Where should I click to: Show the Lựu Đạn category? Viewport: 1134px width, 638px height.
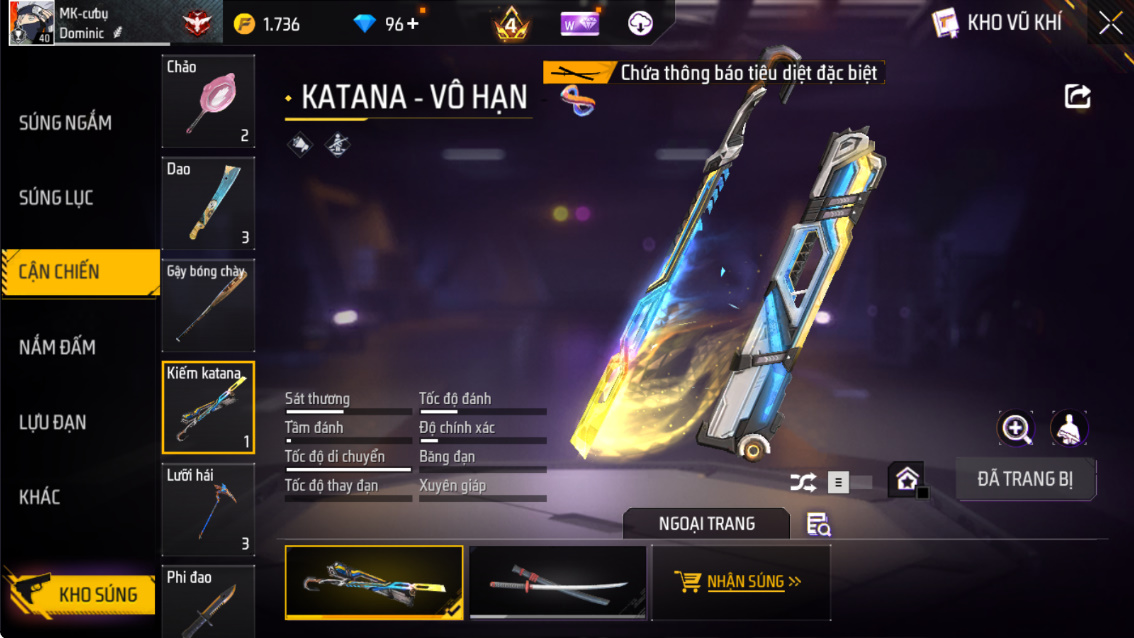pos(53,422)
